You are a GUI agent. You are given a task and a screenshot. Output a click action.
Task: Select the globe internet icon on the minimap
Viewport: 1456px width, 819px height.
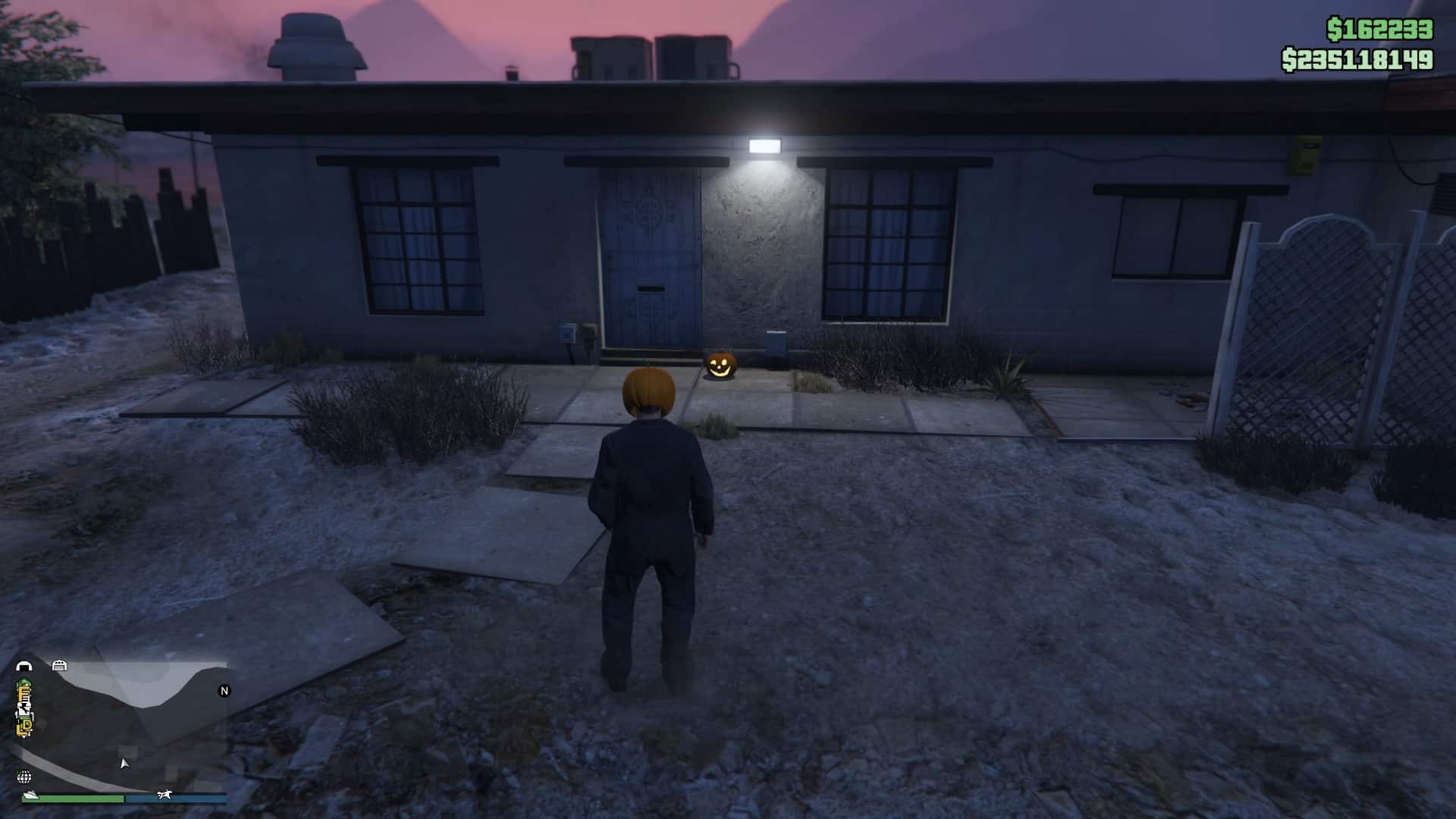pos(26,778)
